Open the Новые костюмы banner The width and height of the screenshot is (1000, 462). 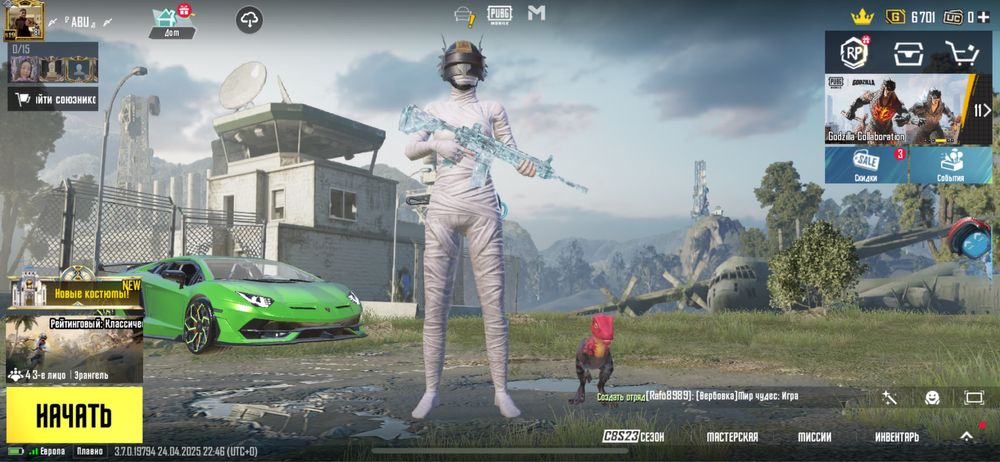[x=75, y=290]
